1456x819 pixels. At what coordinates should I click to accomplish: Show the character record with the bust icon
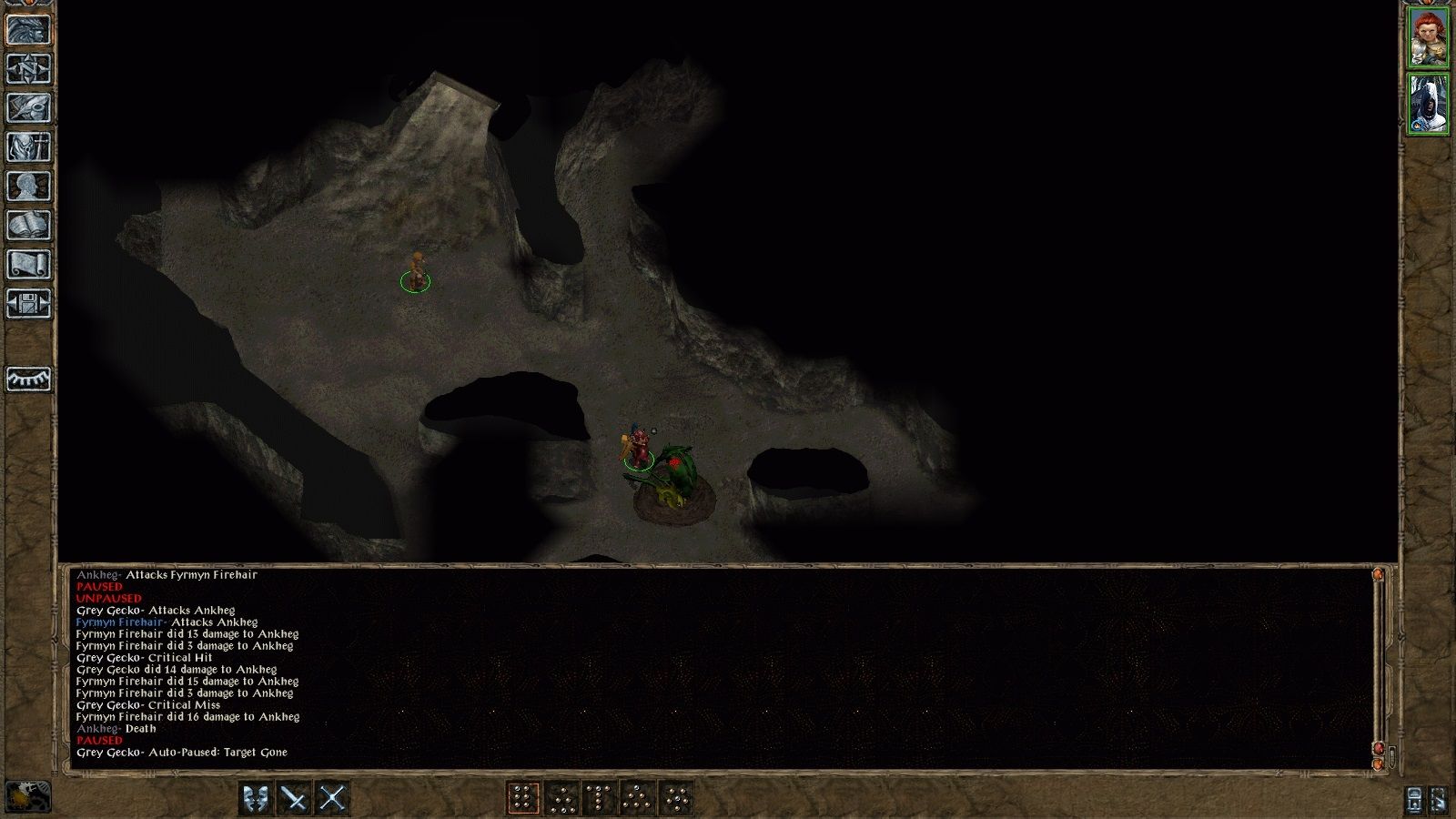coord(28,186)
